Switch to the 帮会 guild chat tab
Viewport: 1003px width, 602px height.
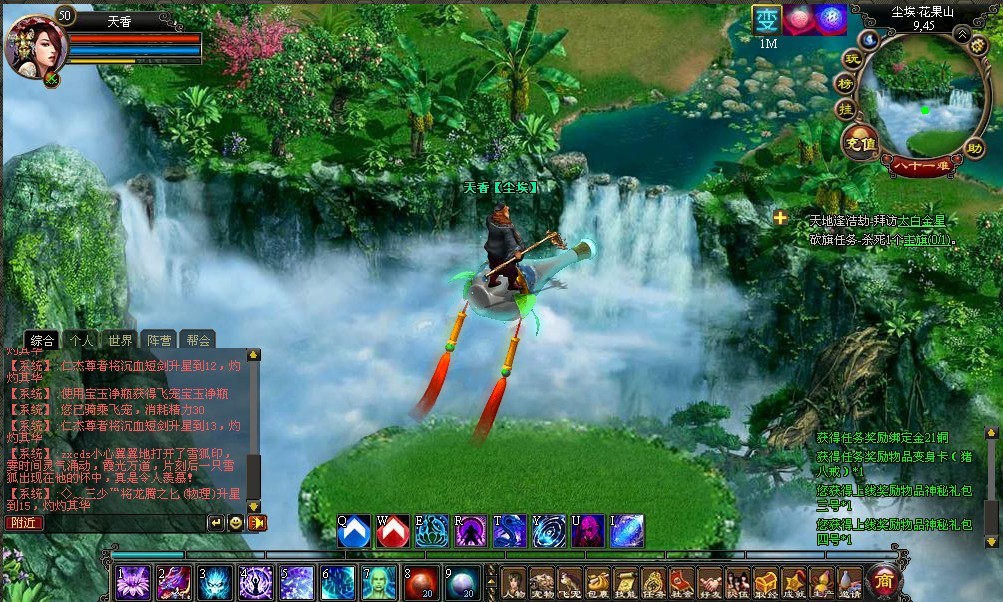point(198,340)
